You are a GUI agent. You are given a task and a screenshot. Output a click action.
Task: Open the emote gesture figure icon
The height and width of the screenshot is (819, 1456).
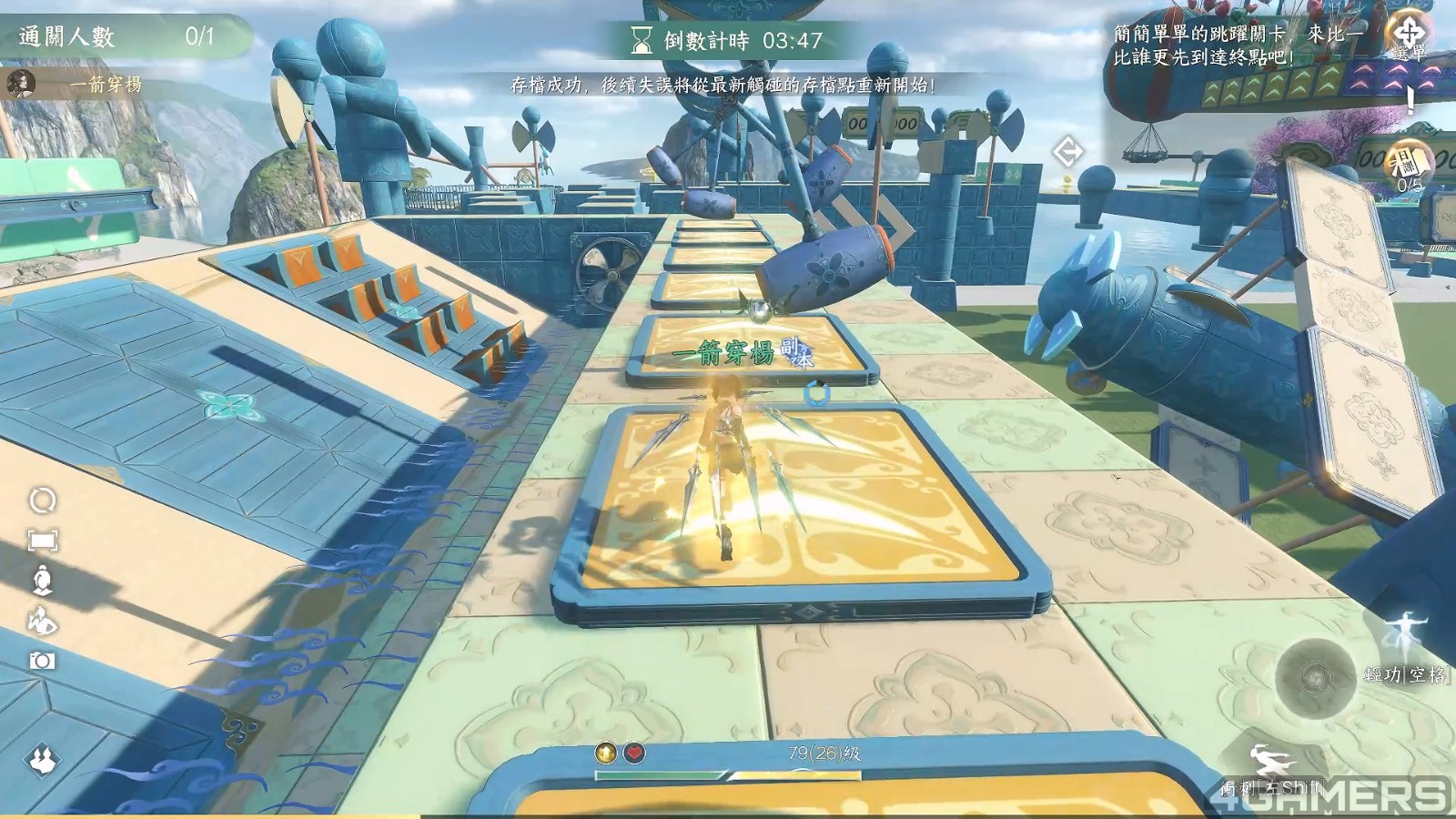(43, 622)
